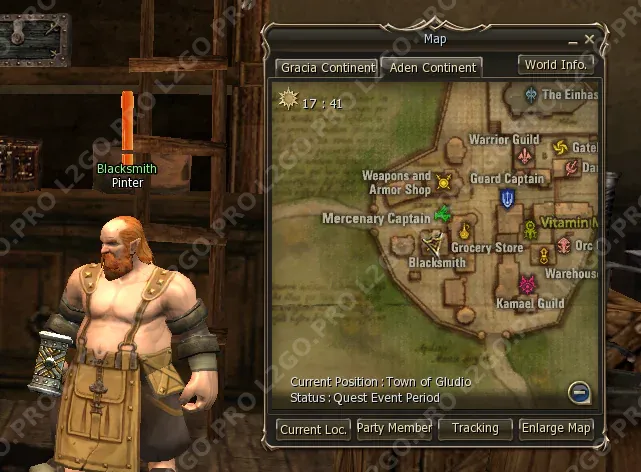Close the Map window

click(590, 40)
